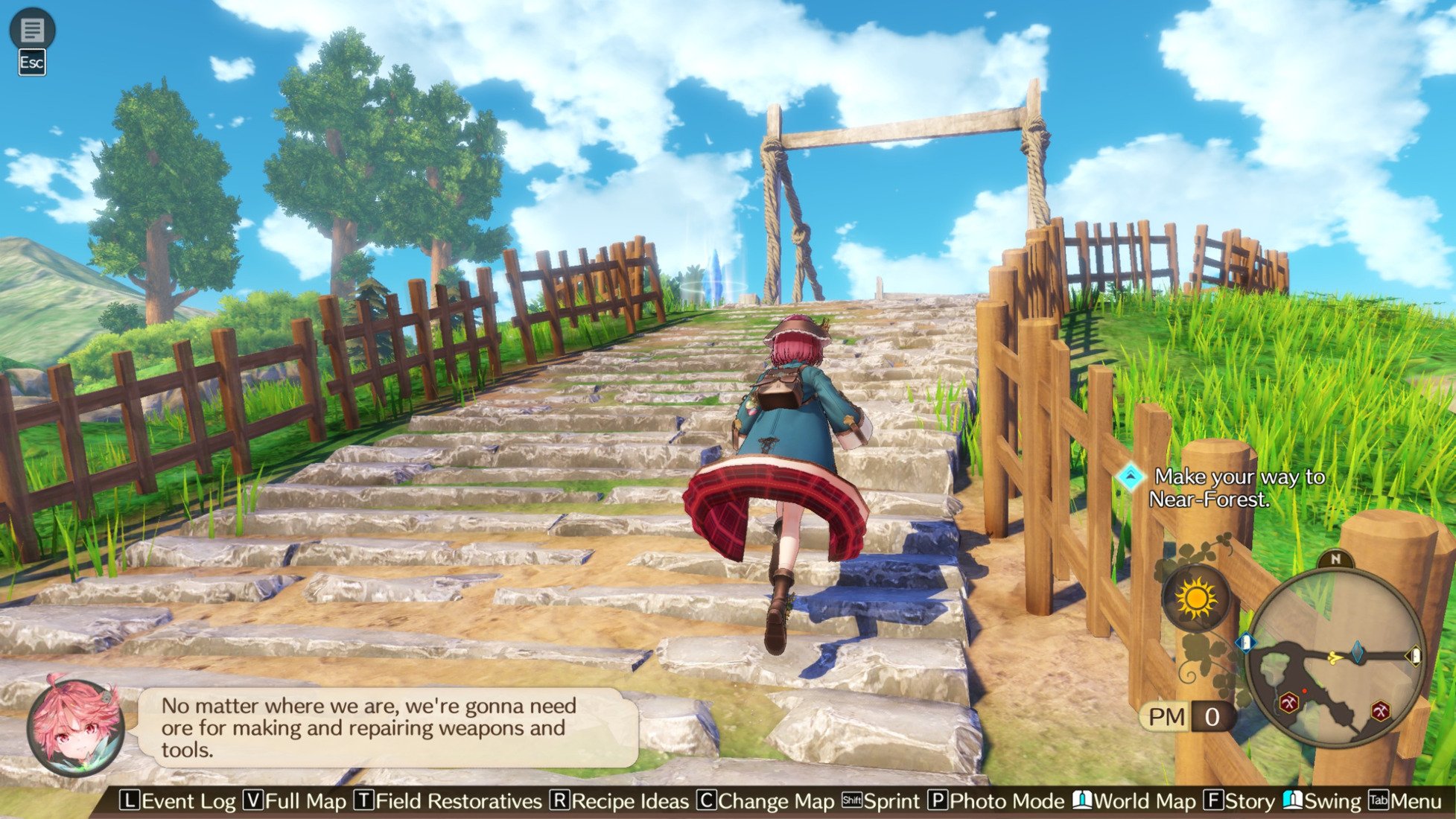Screen dimensions: 1456x819
Task: Open Menu from the bottom bar
Action: (1405, 801)
